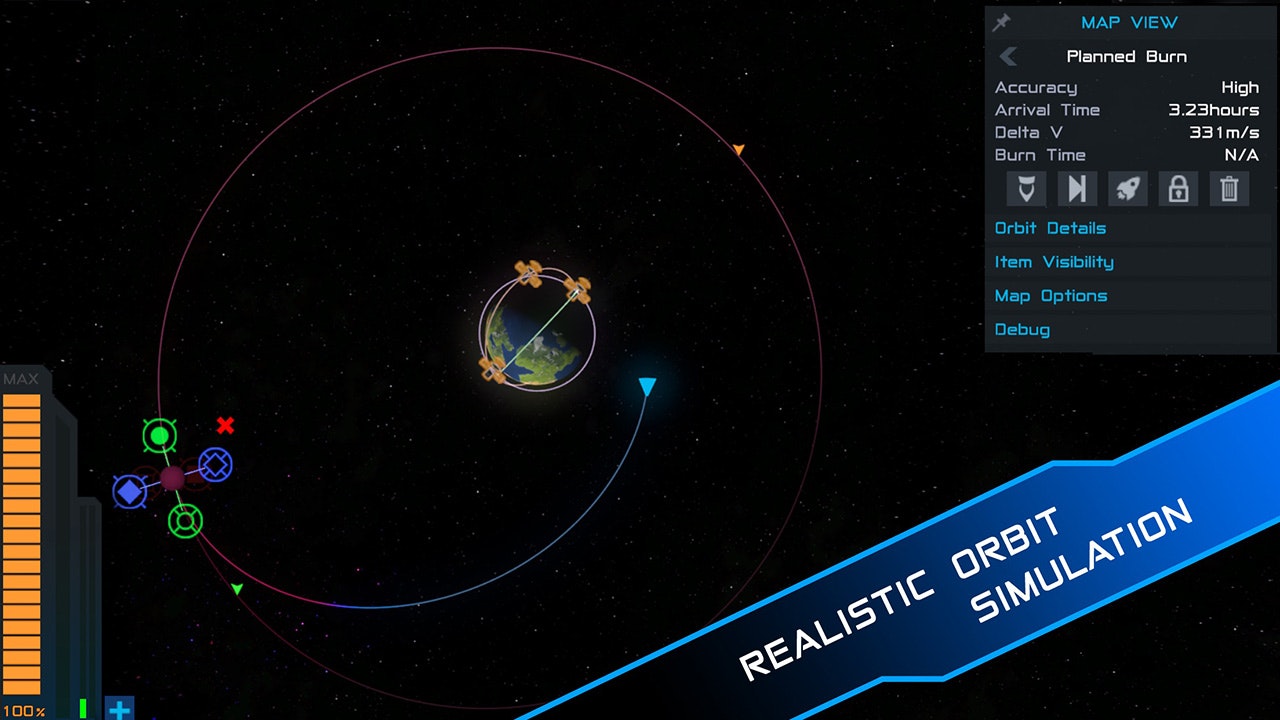1280x720 pixels.
Task: Click the green retrograde handle below the node
Action: [x=184, y=519]
